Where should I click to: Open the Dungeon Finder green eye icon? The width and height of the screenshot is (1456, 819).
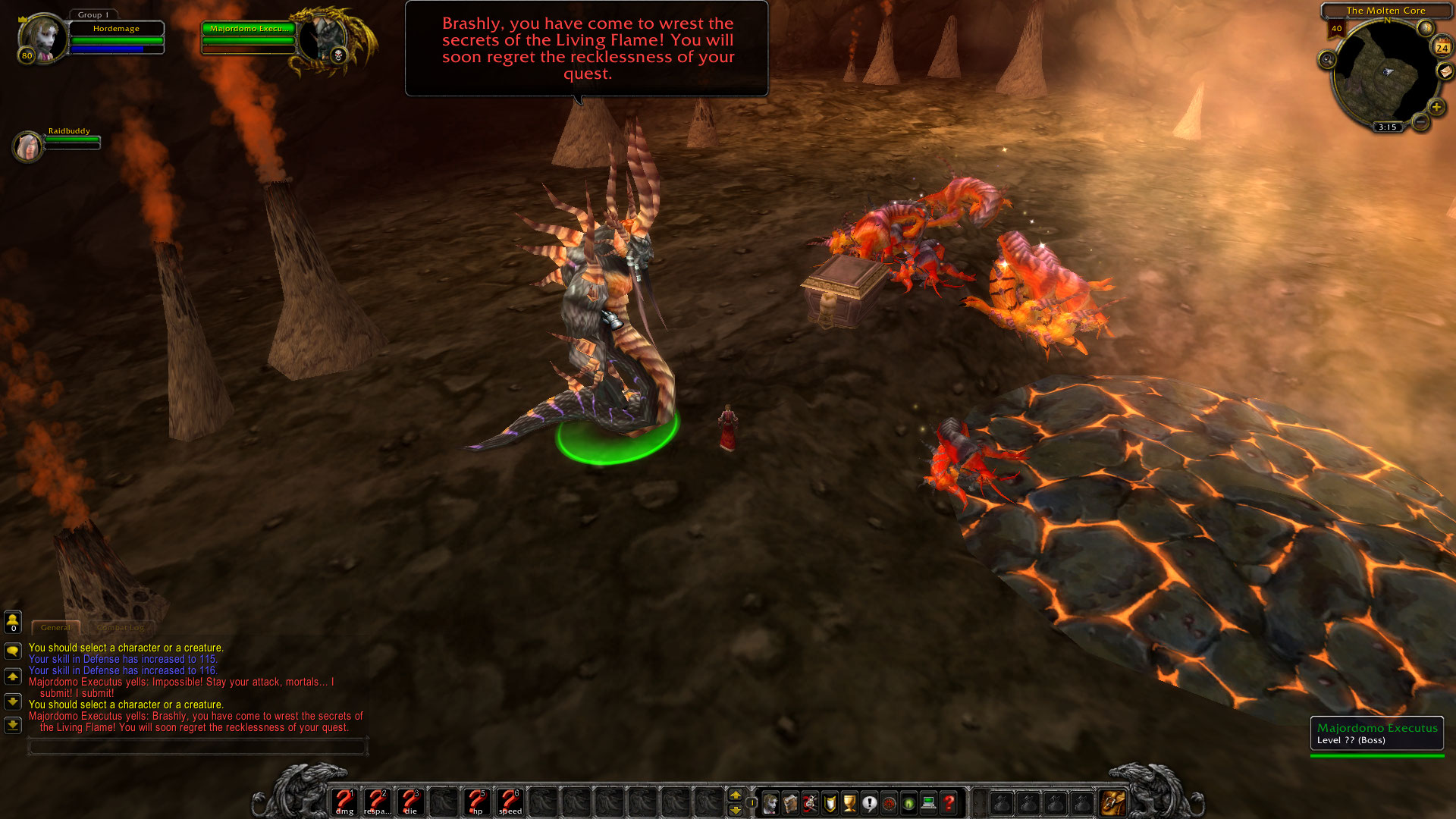click(909, 802)
